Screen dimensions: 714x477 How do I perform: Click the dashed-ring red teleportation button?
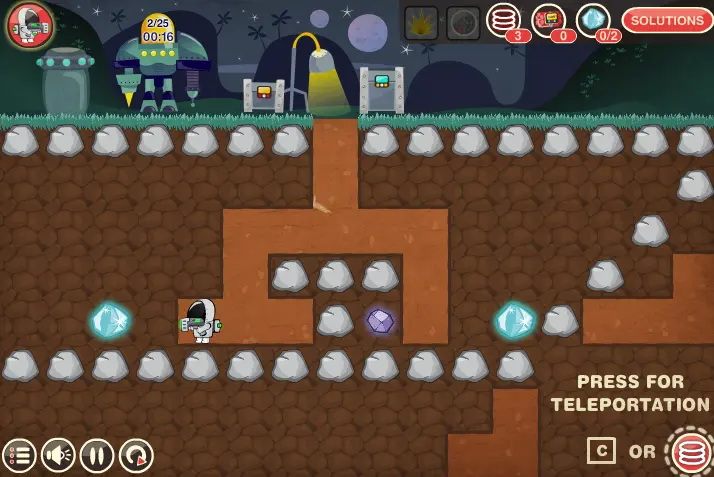pos(690,452)
